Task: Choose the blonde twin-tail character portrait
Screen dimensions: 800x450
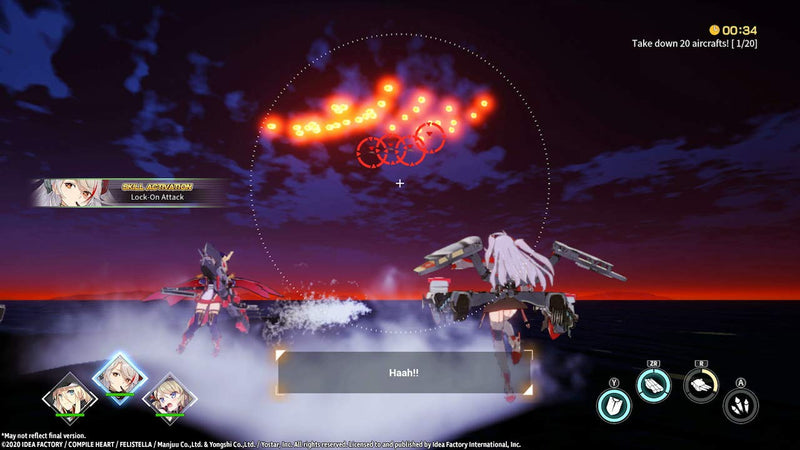Action: (169, 394)
